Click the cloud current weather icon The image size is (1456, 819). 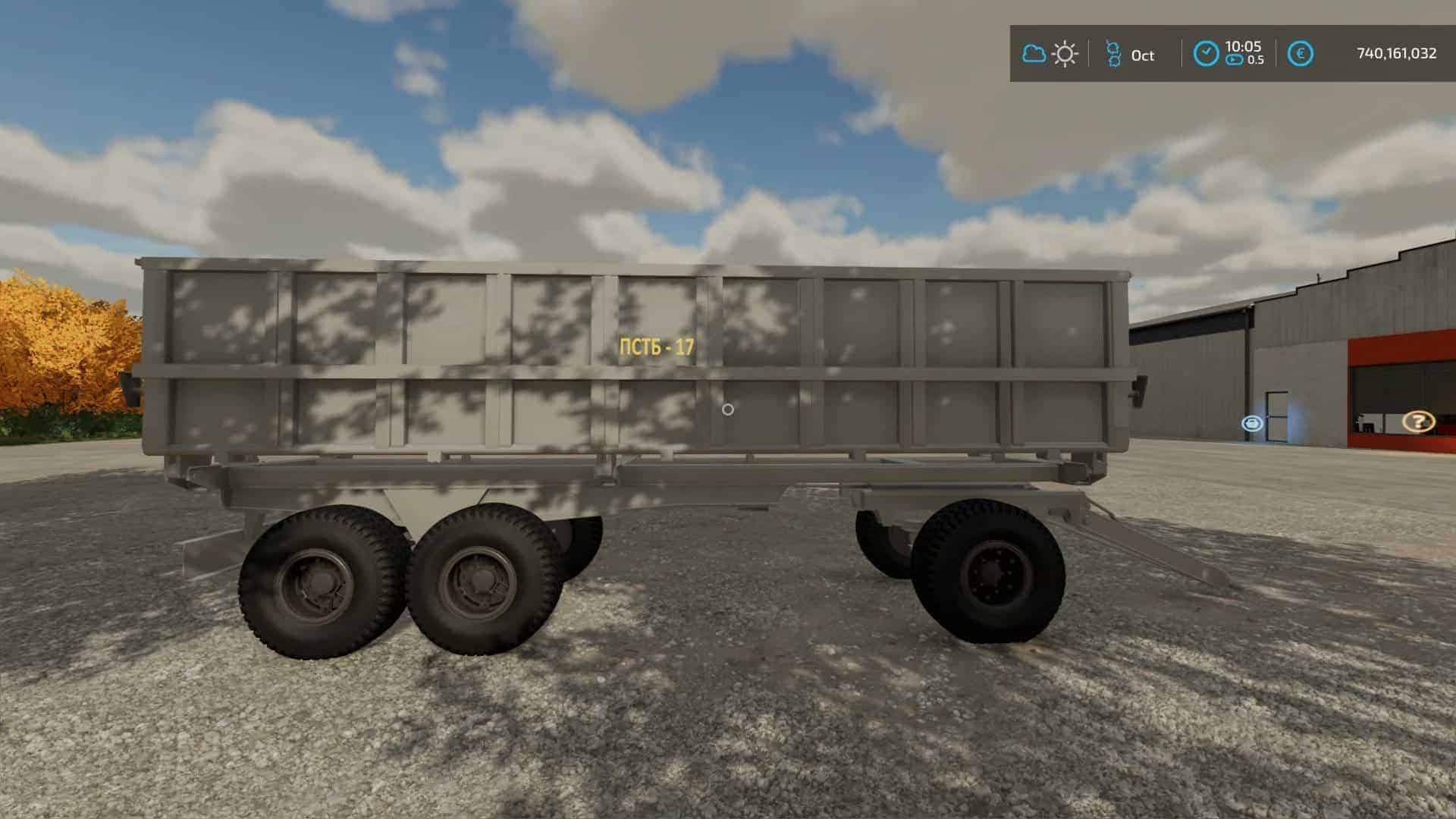click(x=1034, y=53)
